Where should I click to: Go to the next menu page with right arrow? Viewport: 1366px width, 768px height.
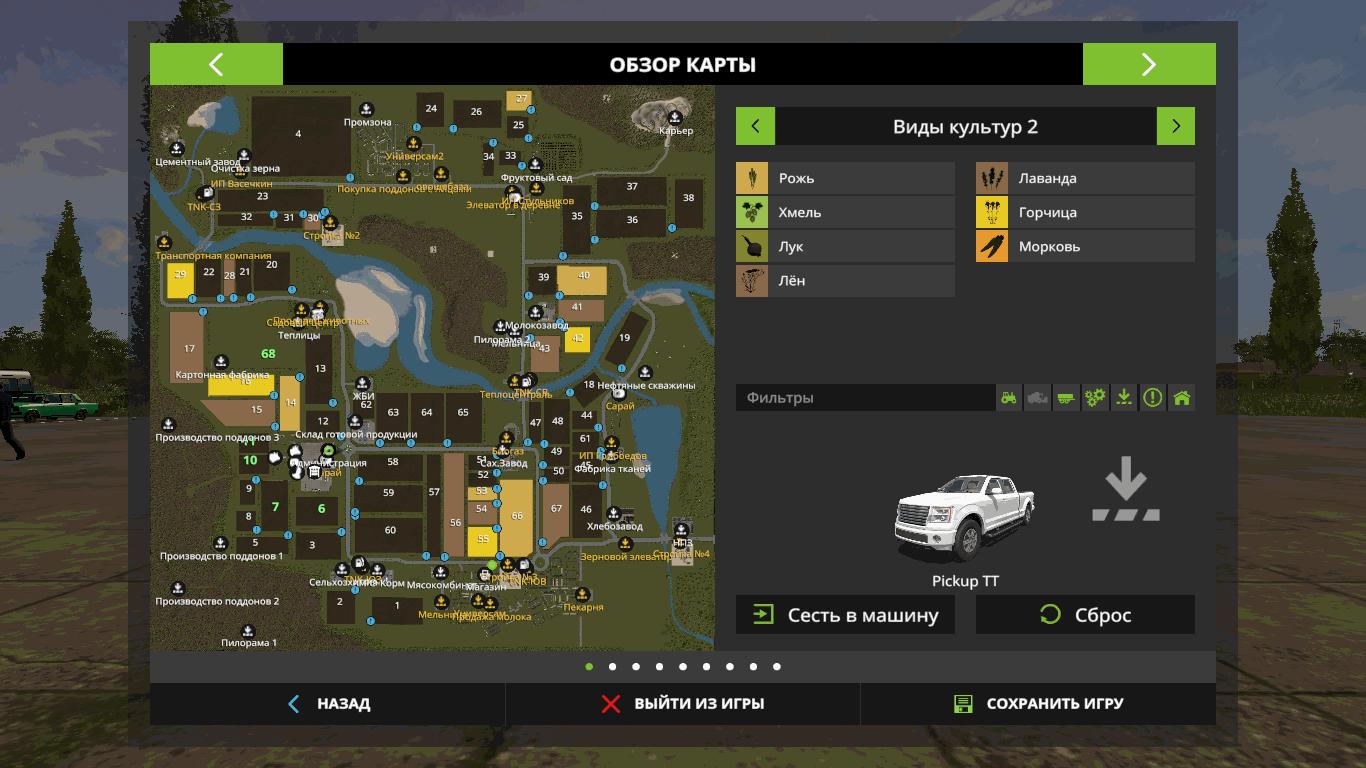coord(1149,64)
